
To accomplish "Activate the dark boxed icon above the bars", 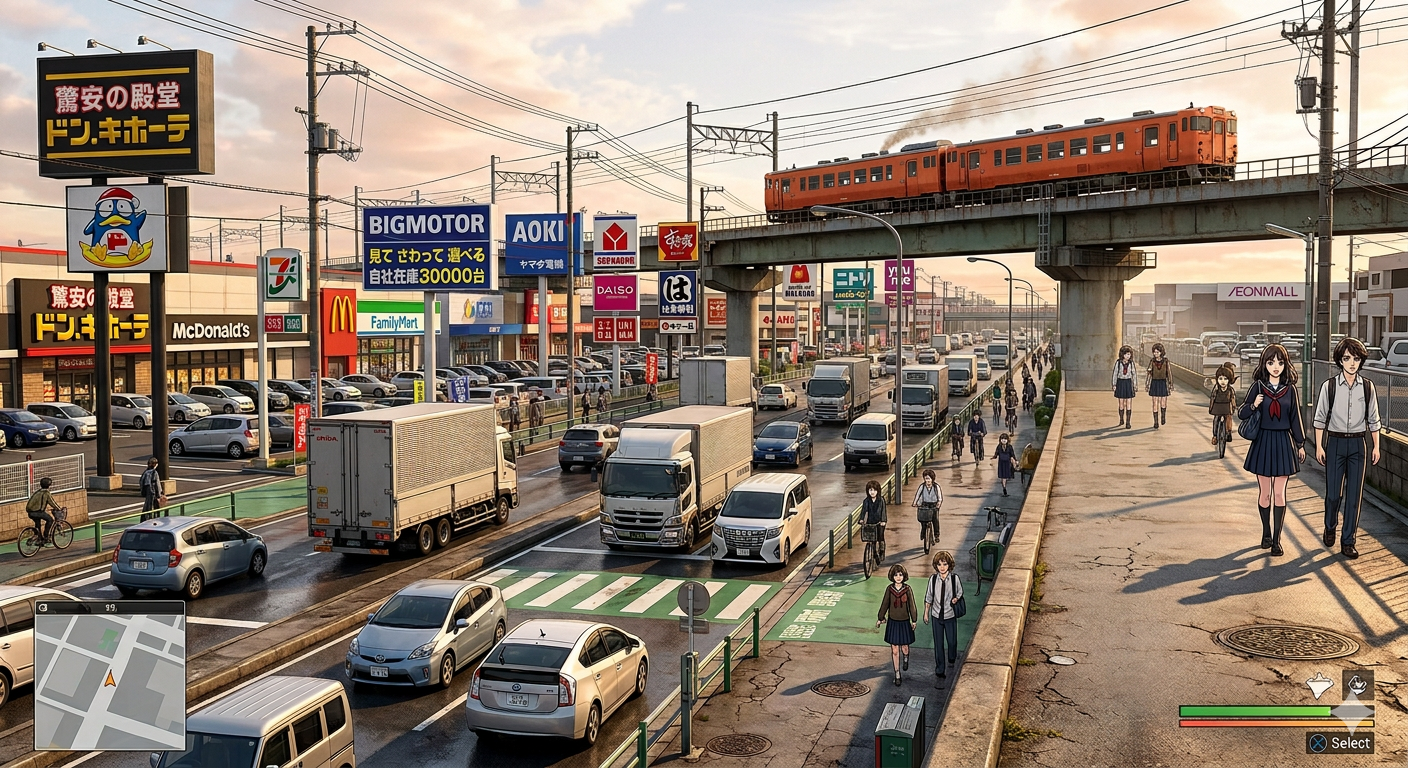I will point(1357,684).
